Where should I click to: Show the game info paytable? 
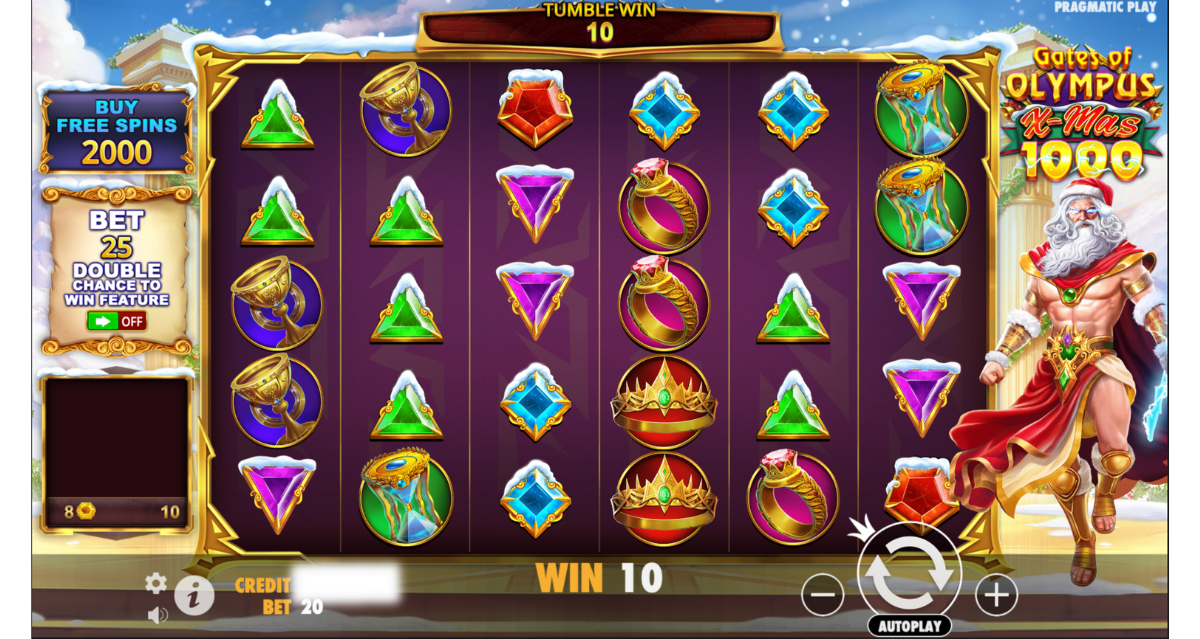point(194,596)
